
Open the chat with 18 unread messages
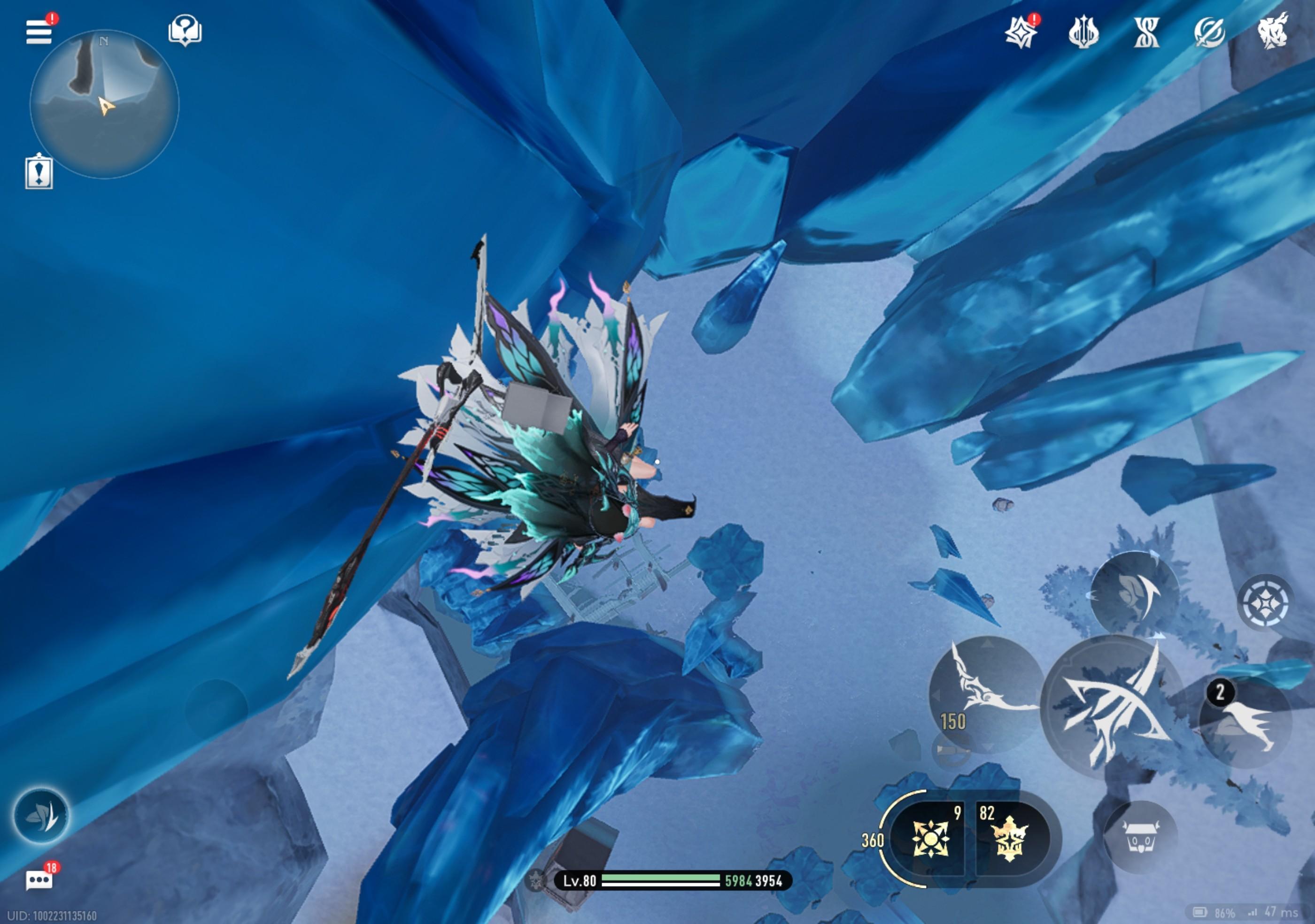click(x=39, y=879)
